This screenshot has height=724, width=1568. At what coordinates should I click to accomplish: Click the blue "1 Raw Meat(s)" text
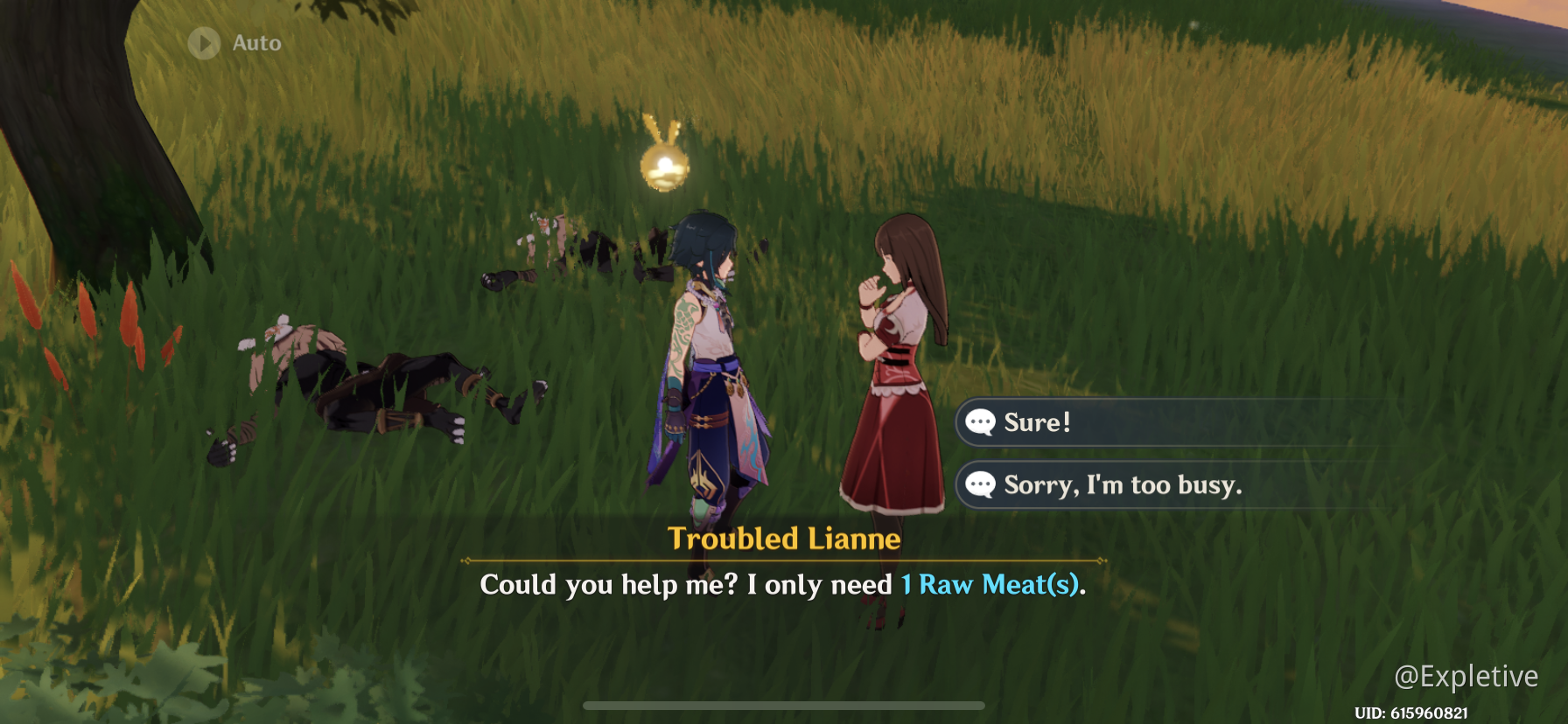pos(992,585)
